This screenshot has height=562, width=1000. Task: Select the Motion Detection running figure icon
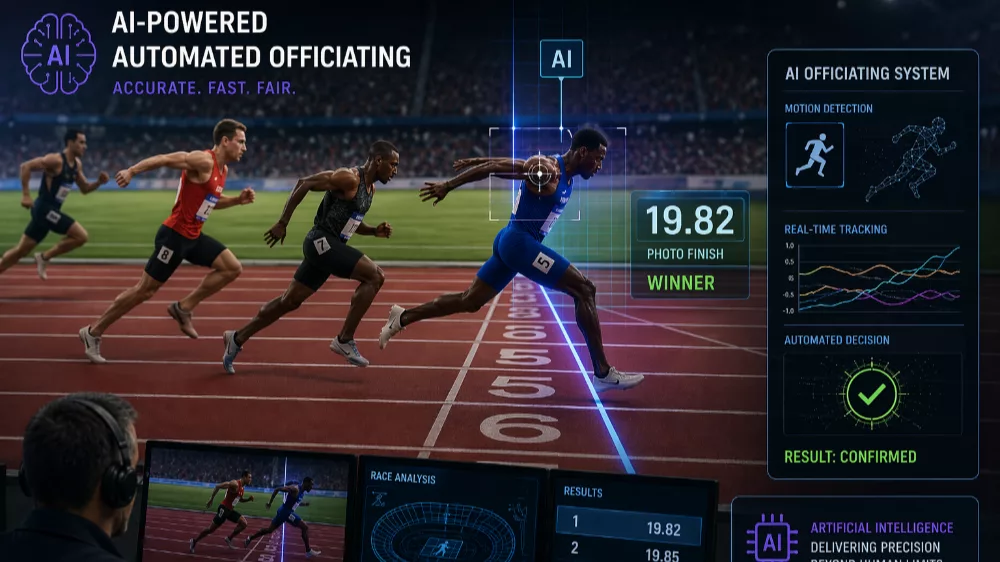click(x=814, y=155)
